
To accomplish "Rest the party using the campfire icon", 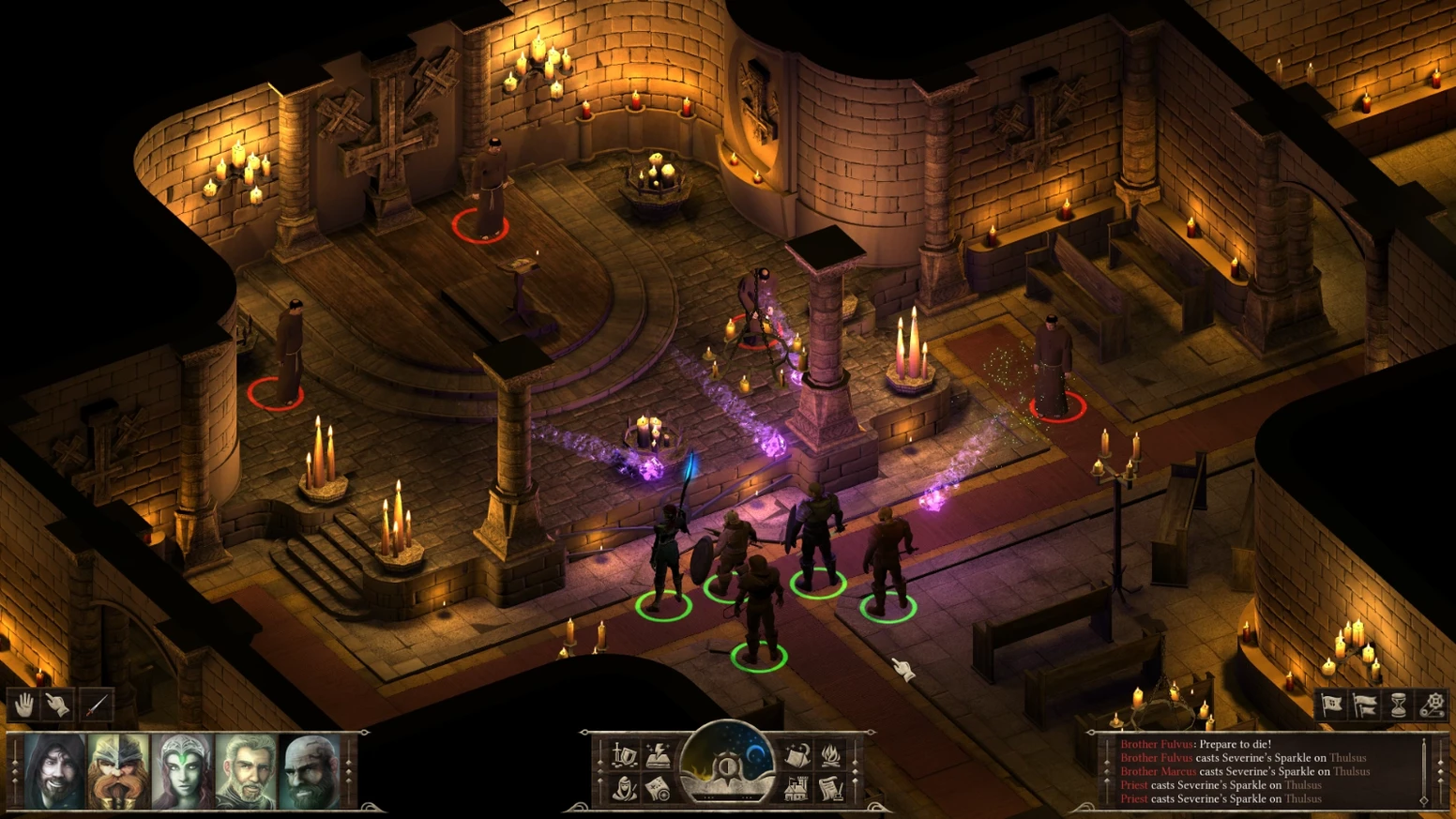I will [831, 756].
